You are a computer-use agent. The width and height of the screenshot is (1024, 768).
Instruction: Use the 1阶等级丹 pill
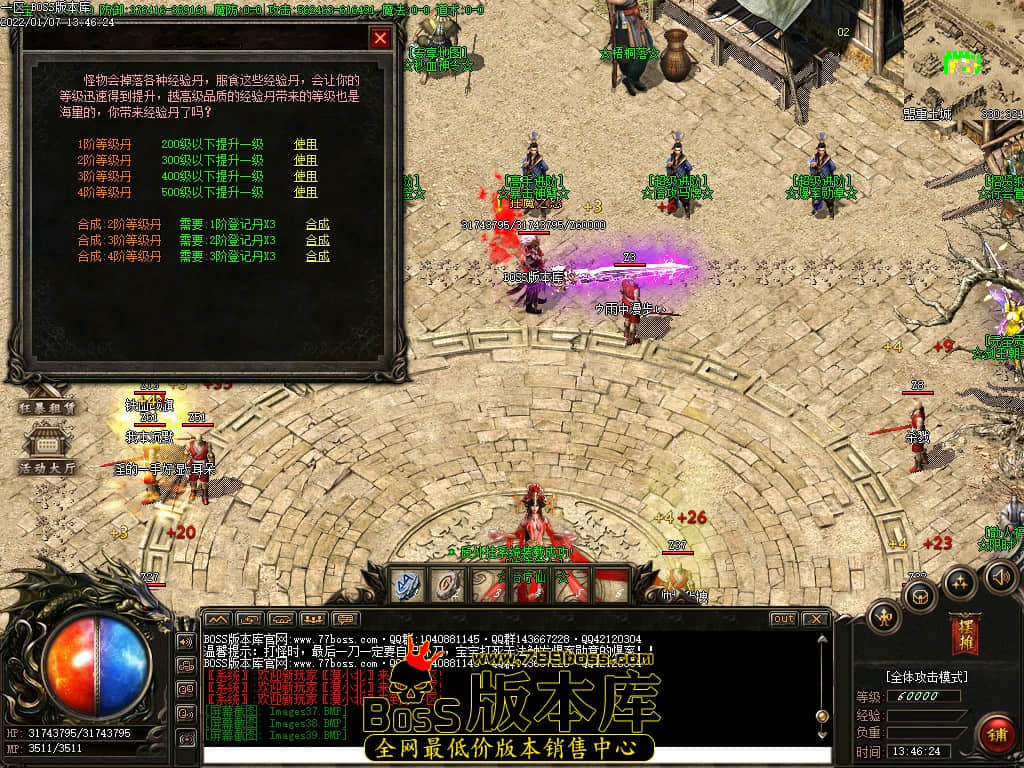click(x=305, y=144)
